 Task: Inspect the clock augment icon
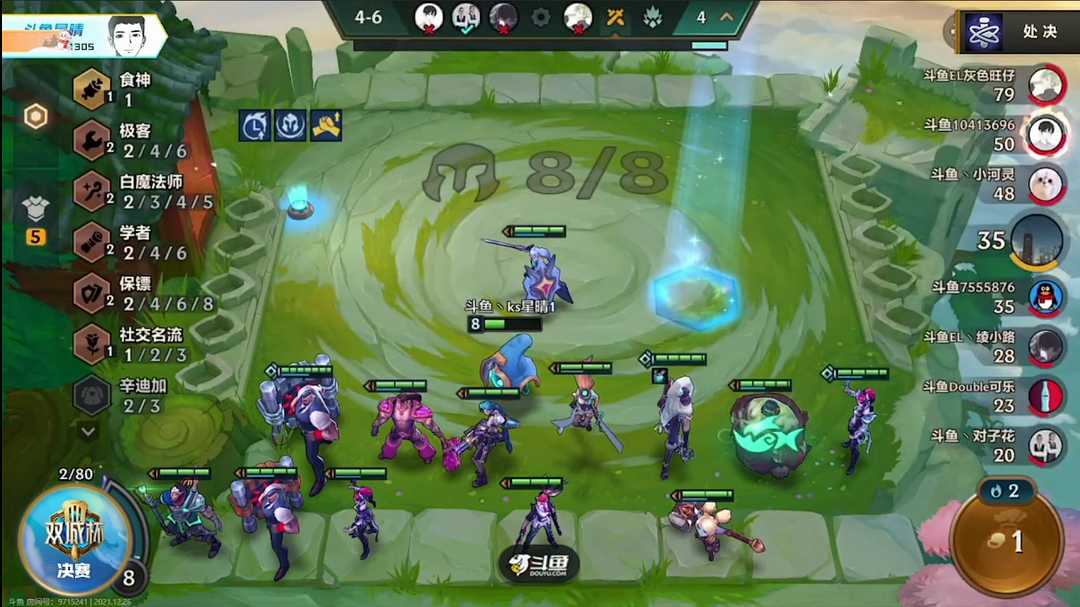click(x=256, y=125)
